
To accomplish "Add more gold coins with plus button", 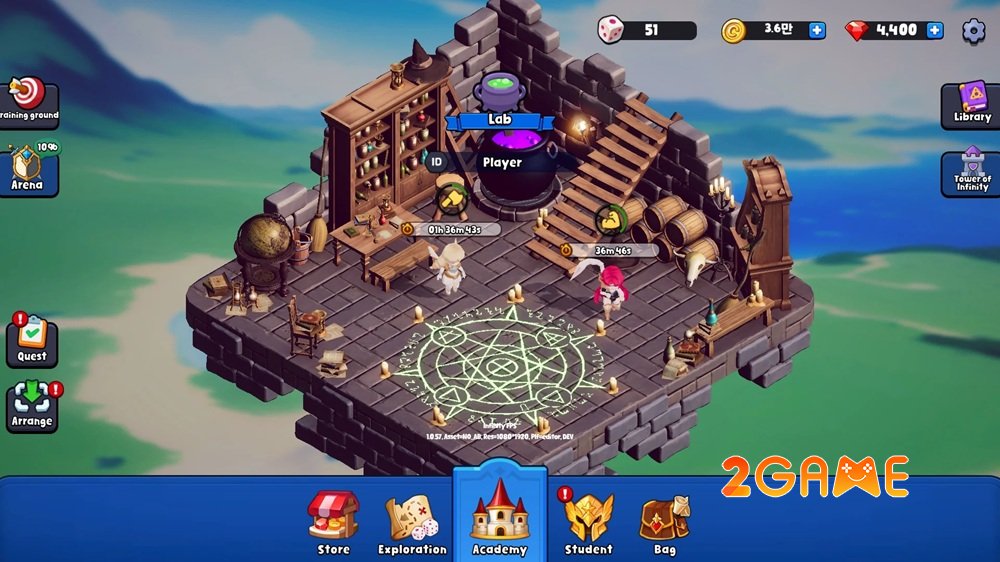I will click(x=817, y=30).
